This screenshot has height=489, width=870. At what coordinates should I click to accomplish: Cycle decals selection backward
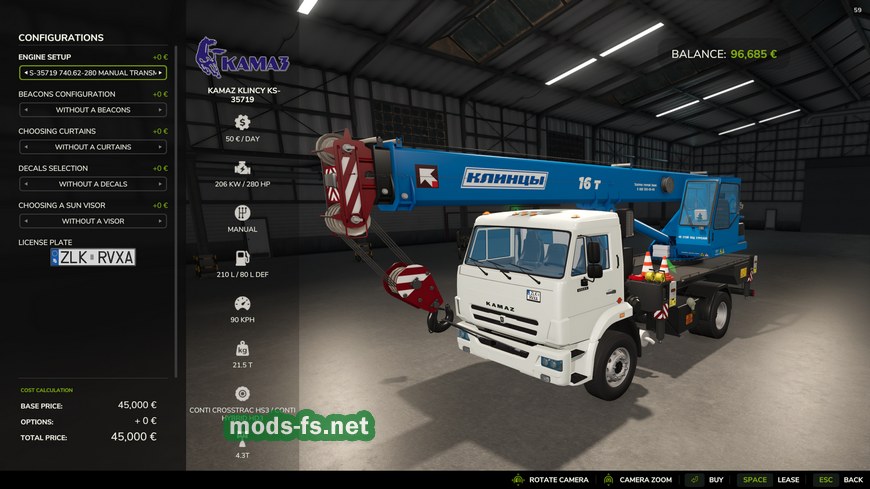pos(25,184)
